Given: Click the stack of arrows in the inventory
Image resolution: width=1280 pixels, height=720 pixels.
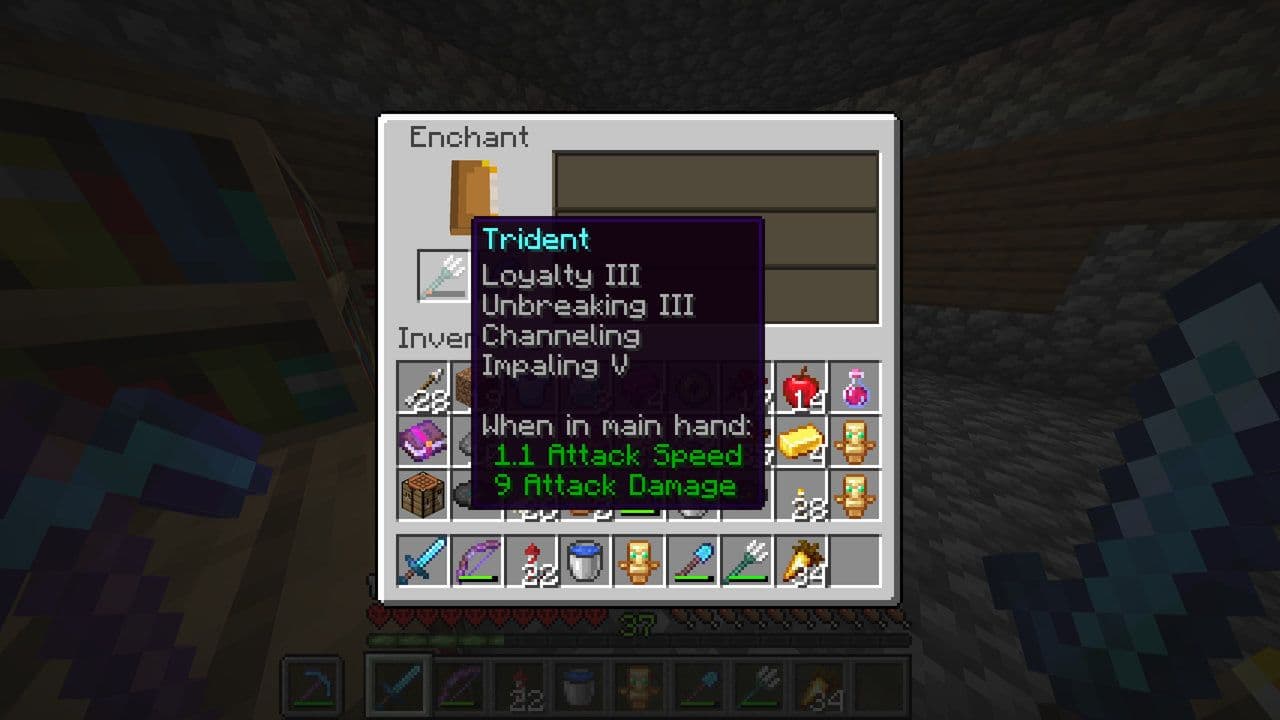Looking at the screenshot, I should [x=424, y=387].
